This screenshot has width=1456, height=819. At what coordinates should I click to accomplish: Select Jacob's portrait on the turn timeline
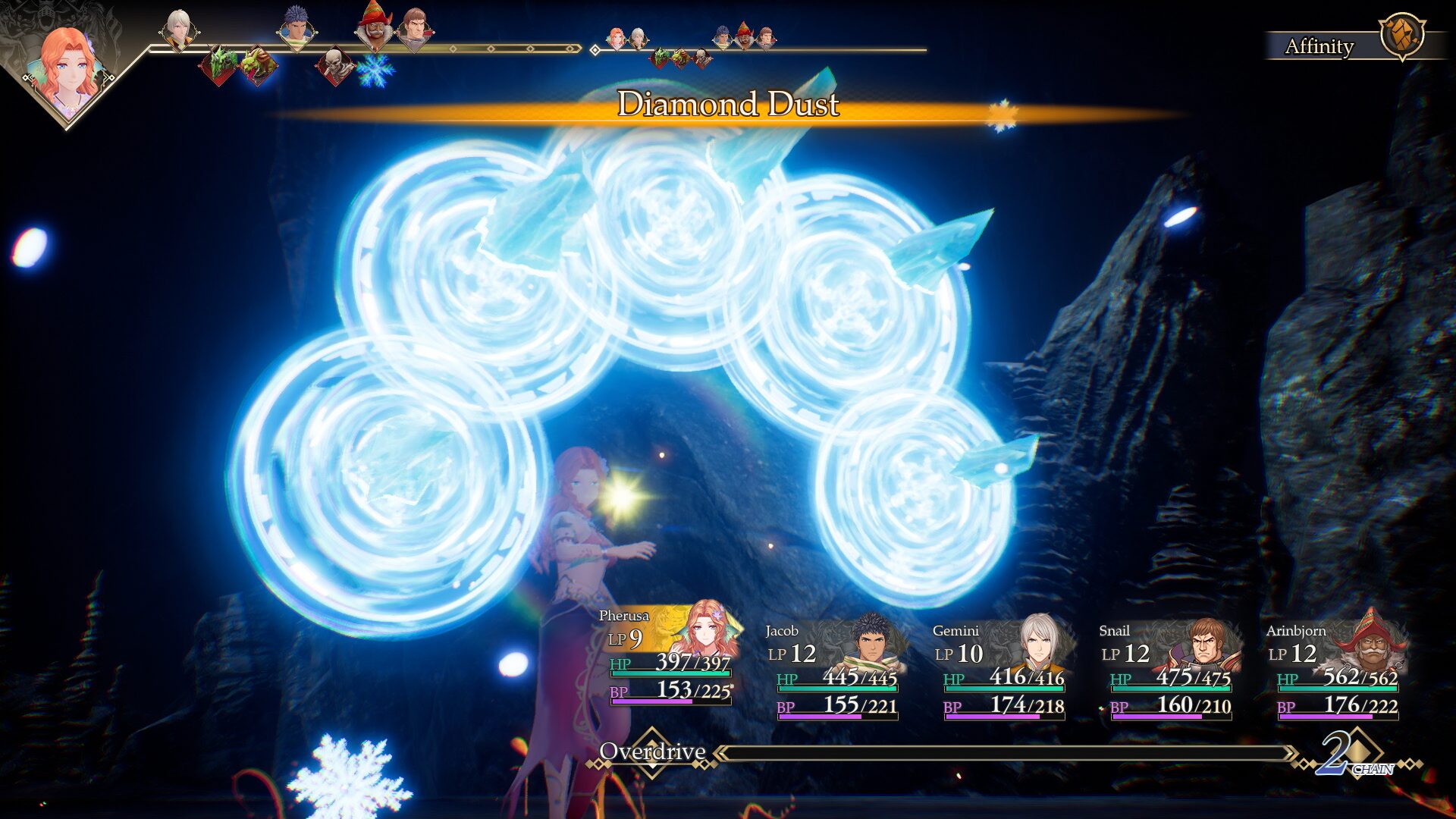(x=297, y=29)
